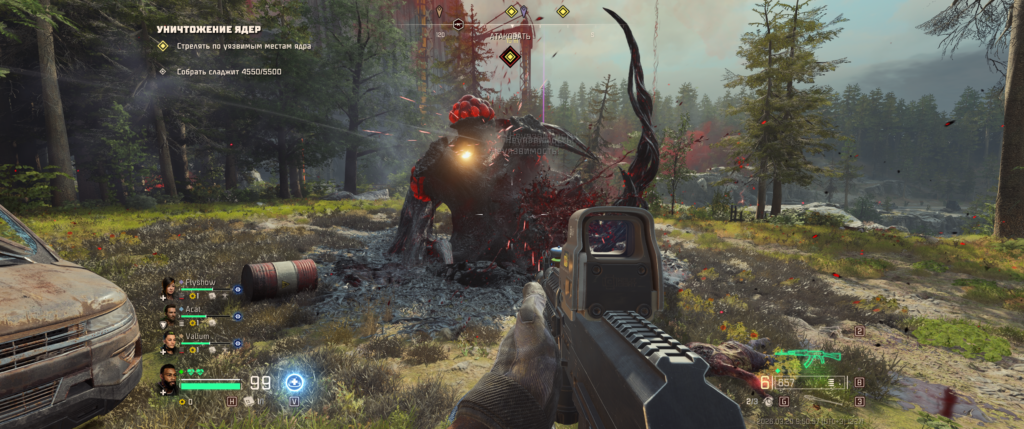1024x429 pixels.
Task: Select teammate Acat's portrait
Action: coord(171,313)
